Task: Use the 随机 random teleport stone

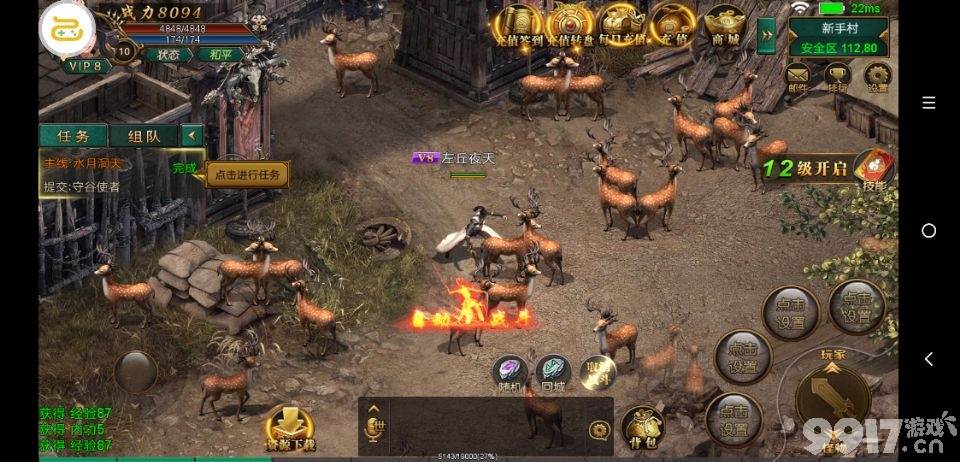Action: coord(511,371)
